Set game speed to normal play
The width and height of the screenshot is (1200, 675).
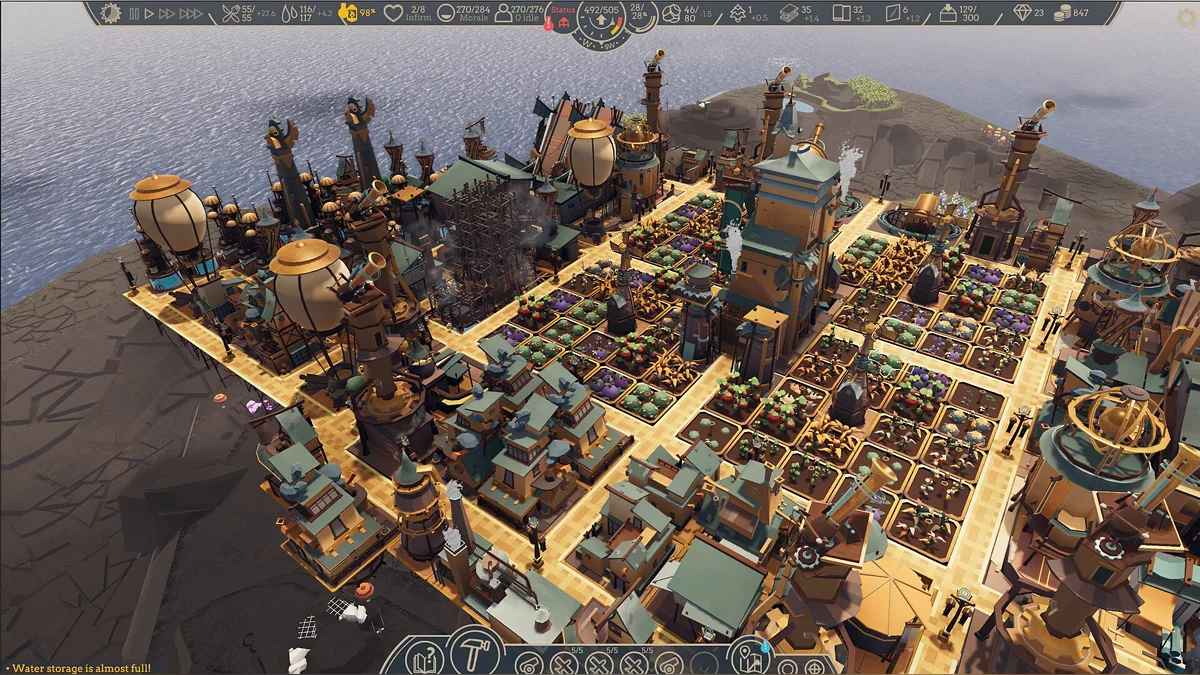coord(149,14)
